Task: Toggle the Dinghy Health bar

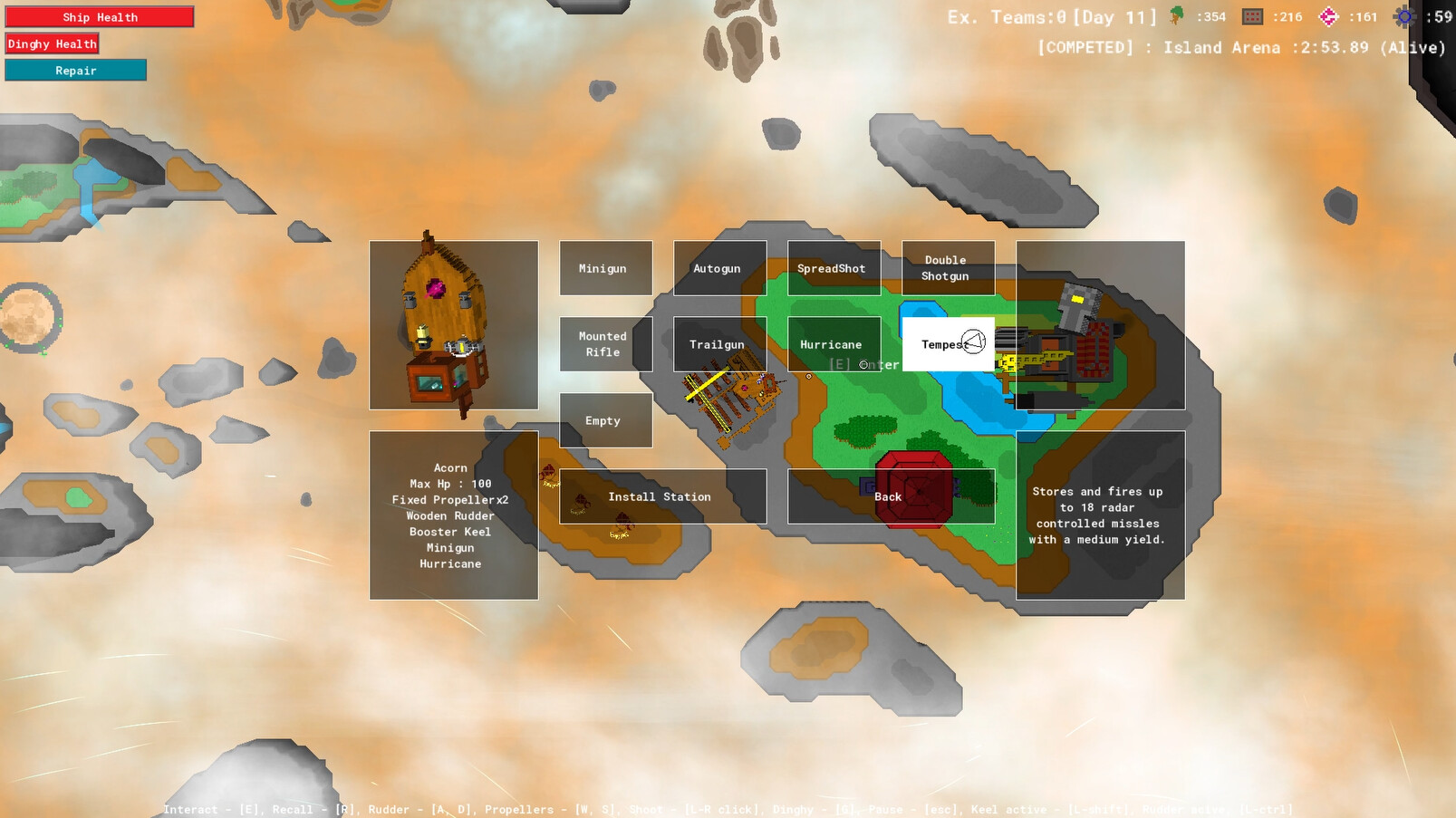Action: (x=52, y=43)
